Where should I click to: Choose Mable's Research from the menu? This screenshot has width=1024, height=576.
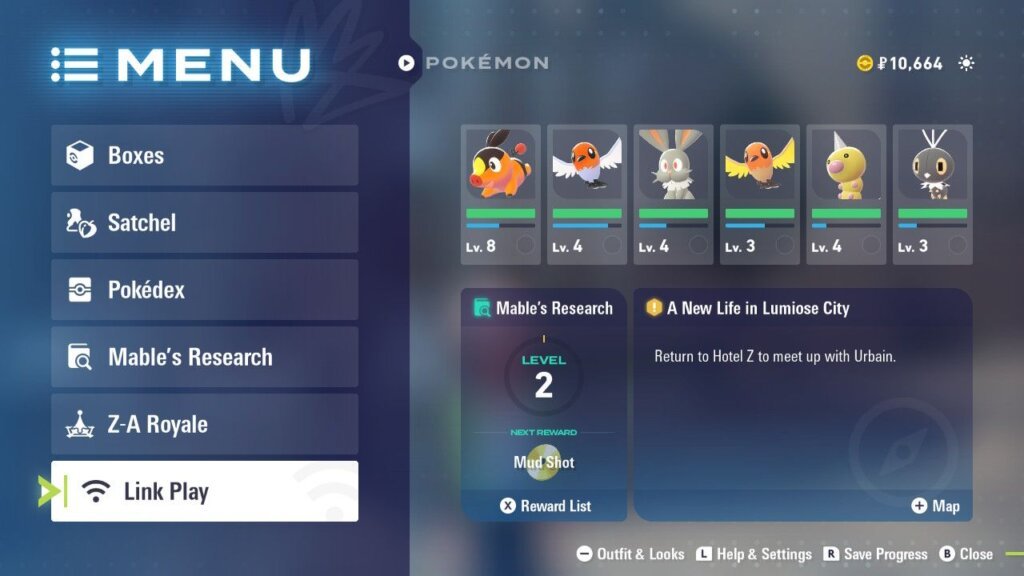click(204, 357)
